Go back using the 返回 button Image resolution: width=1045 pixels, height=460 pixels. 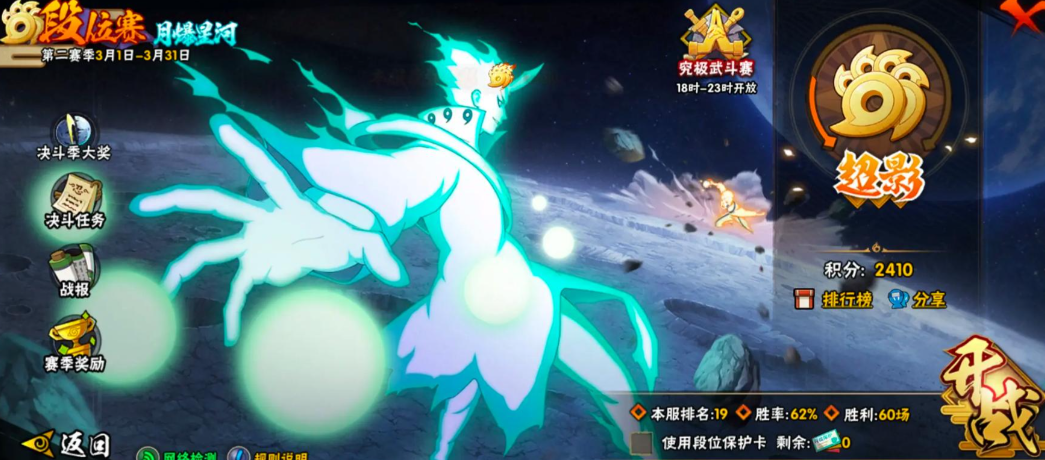pyautogui.click(x=68, y=443)
